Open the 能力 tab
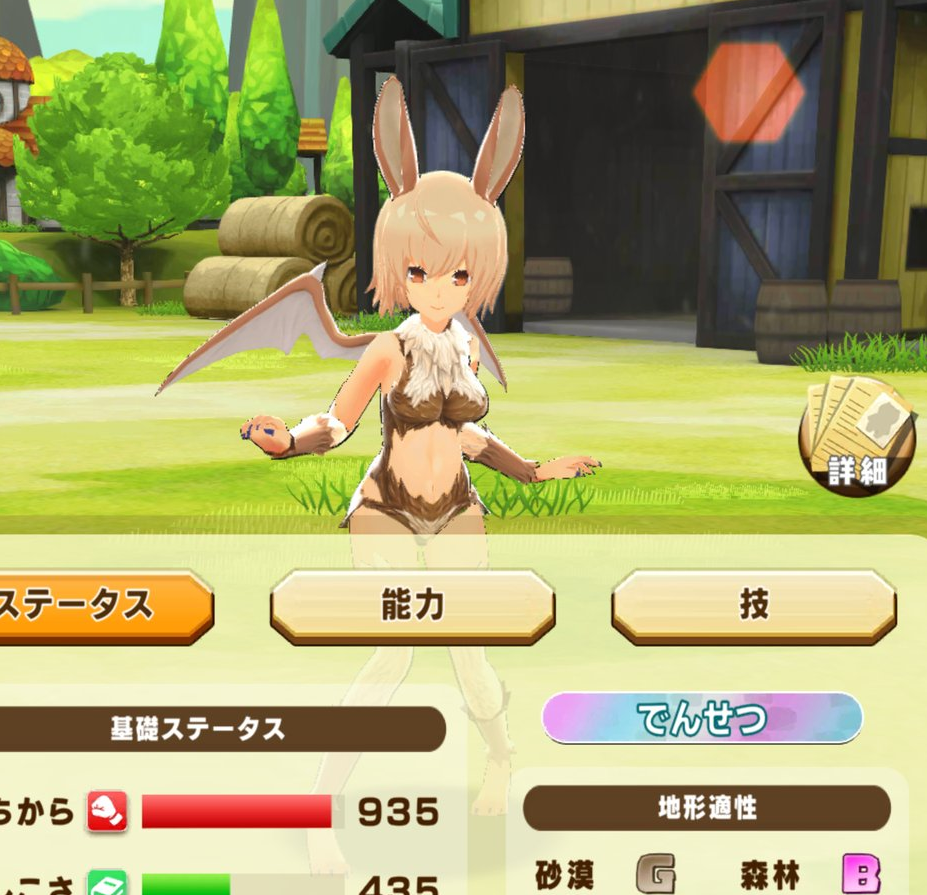Viewport: 927px width, 895px height. pyautogui.click(x=412, y=606)
